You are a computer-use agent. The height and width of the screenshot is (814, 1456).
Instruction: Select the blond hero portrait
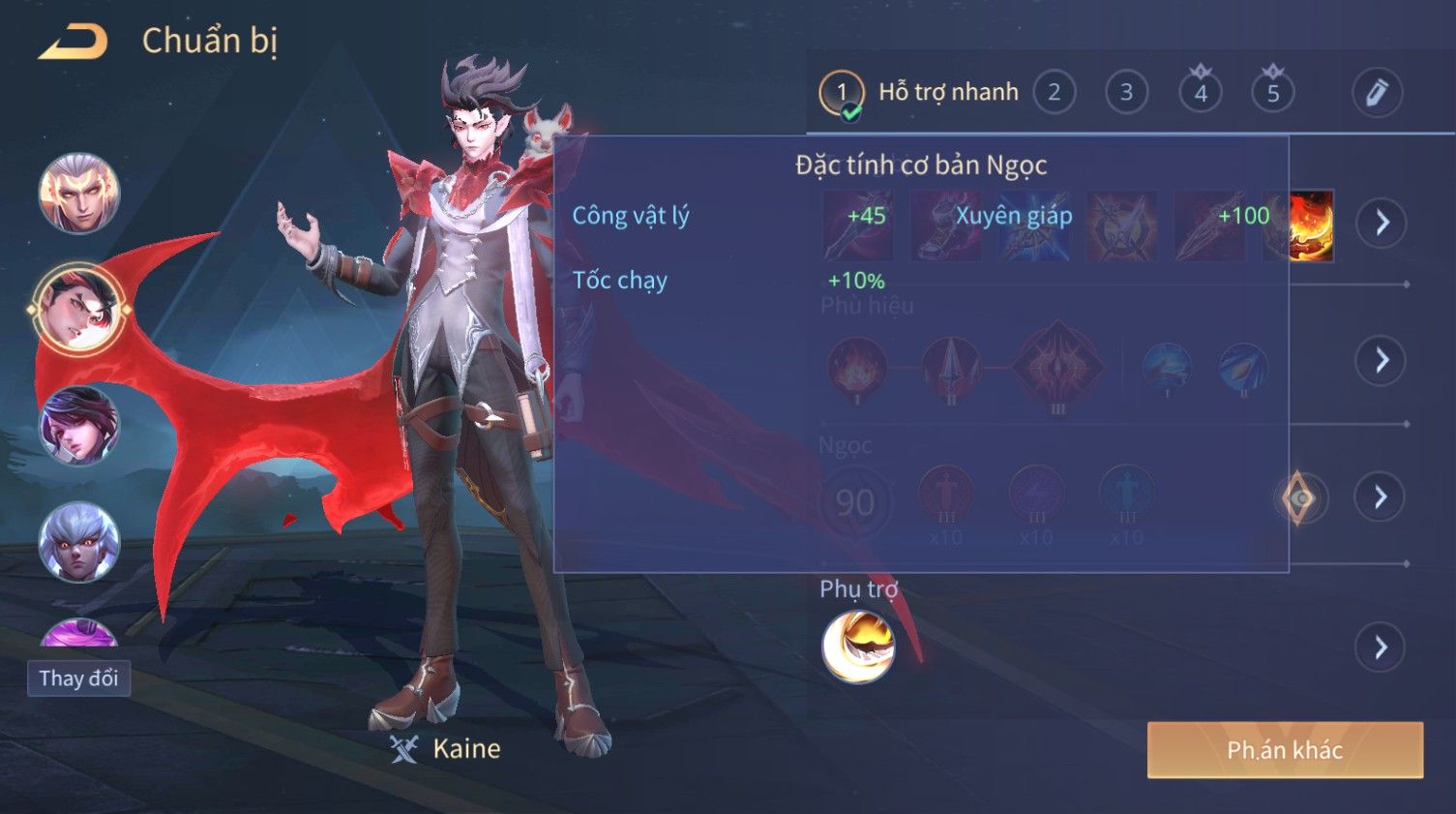[79, 193]
